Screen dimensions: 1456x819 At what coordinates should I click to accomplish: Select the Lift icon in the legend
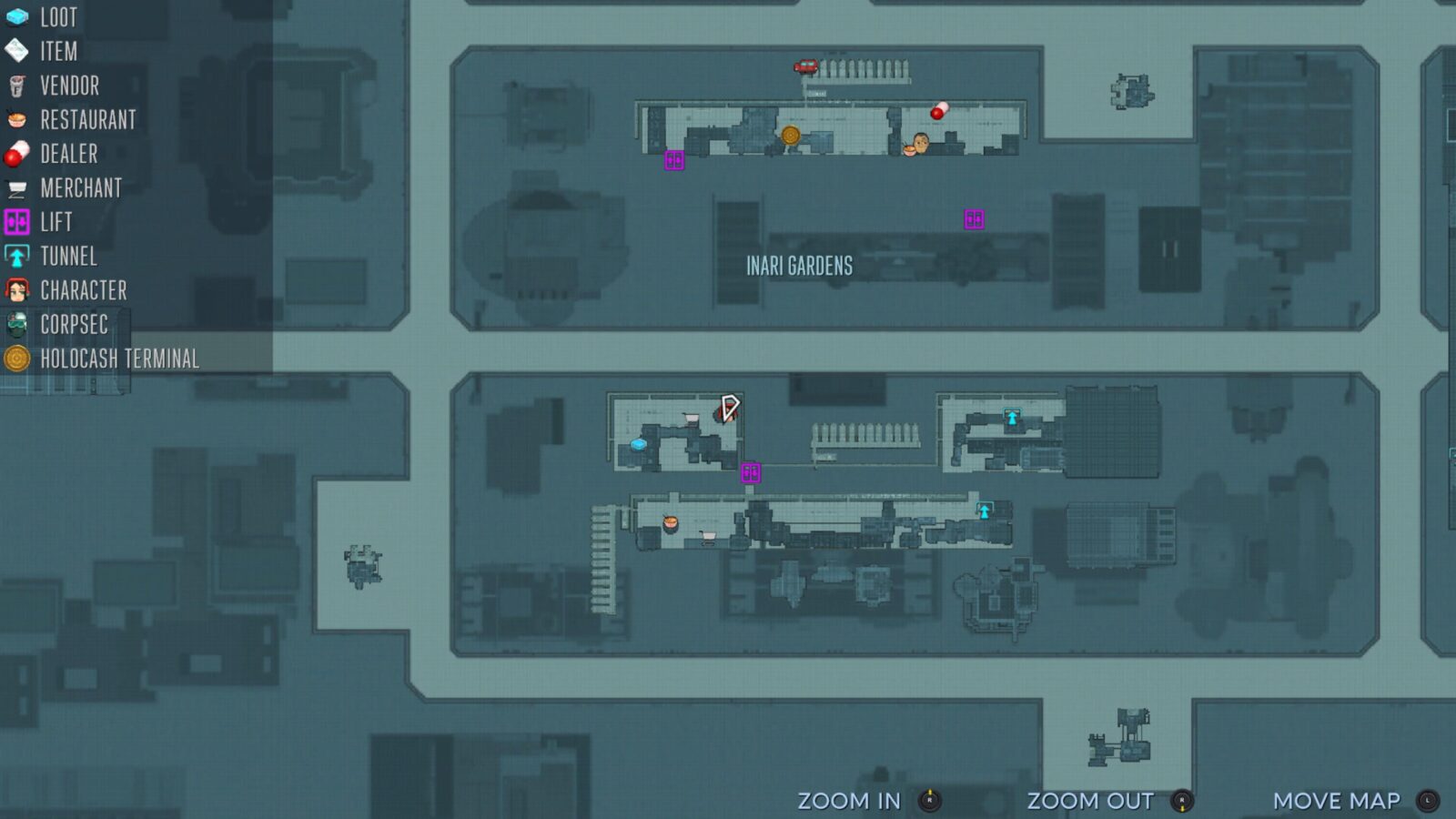pos(16,222)
